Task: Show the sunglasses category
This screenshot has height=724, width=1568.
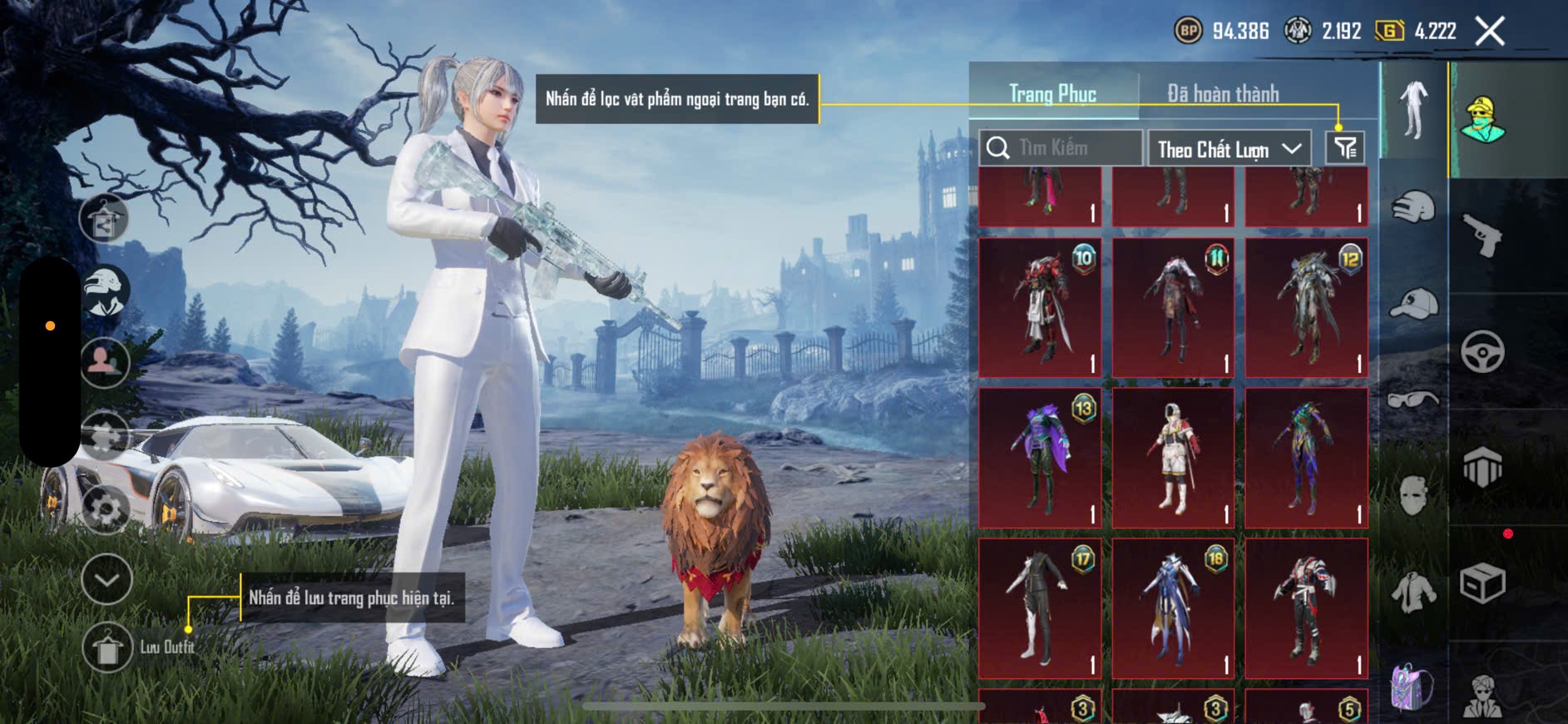Action: (x=1412, y=400)
